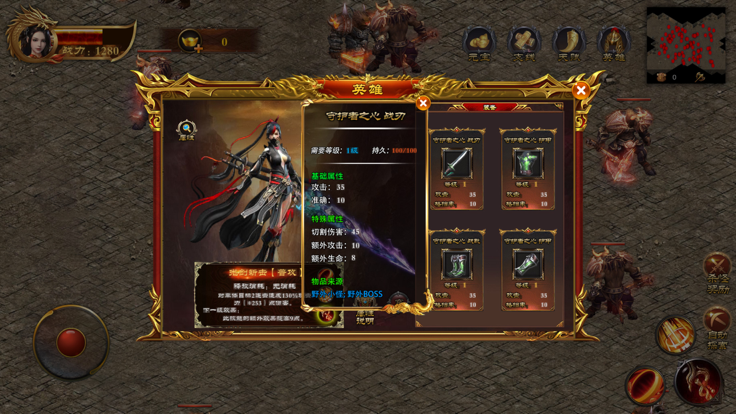Viewport: 736px width, 414px height.
Task: Select the sword equipment slot
Action: [455, 164]
